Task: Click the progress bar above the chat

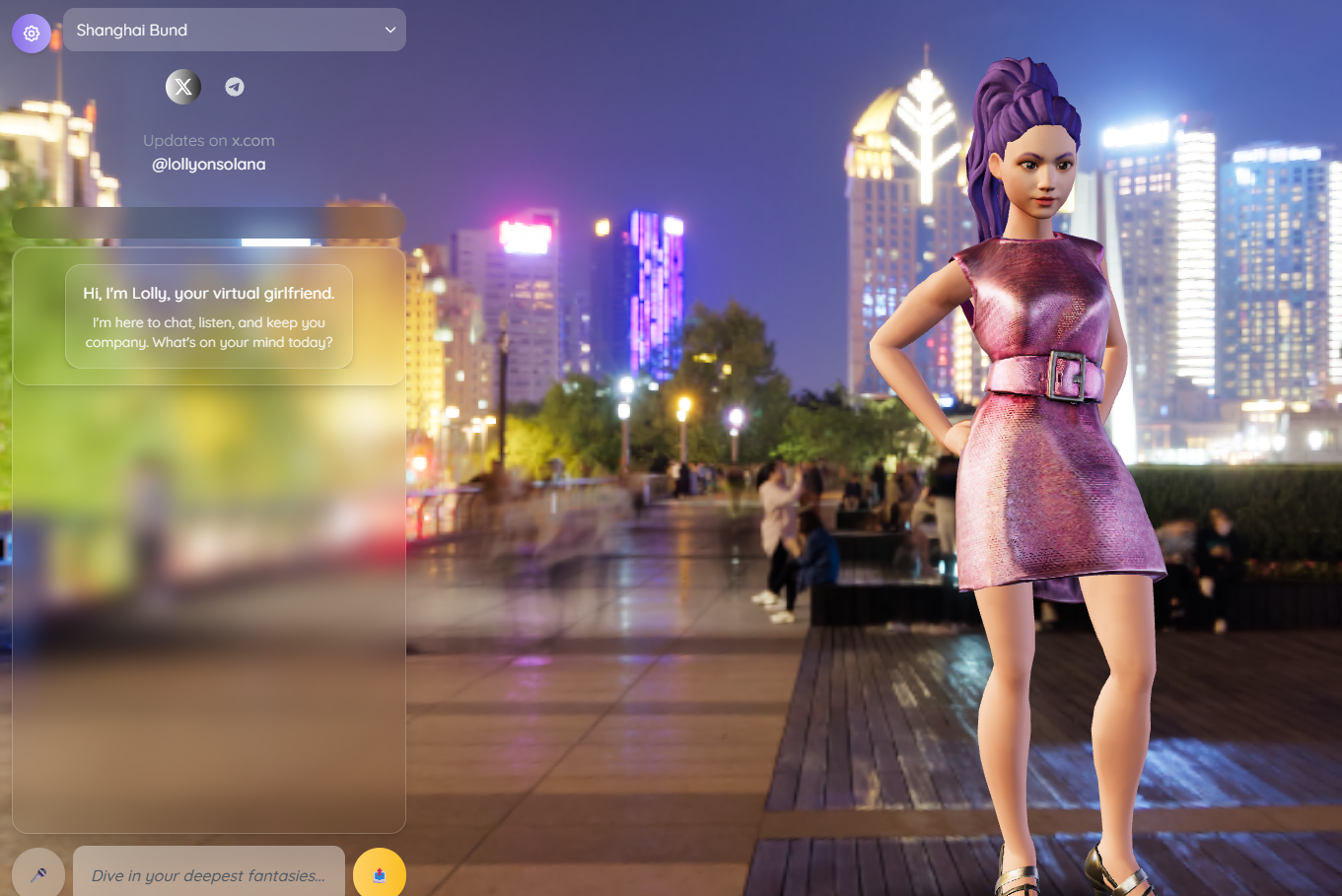Action: tap(208, 222)
